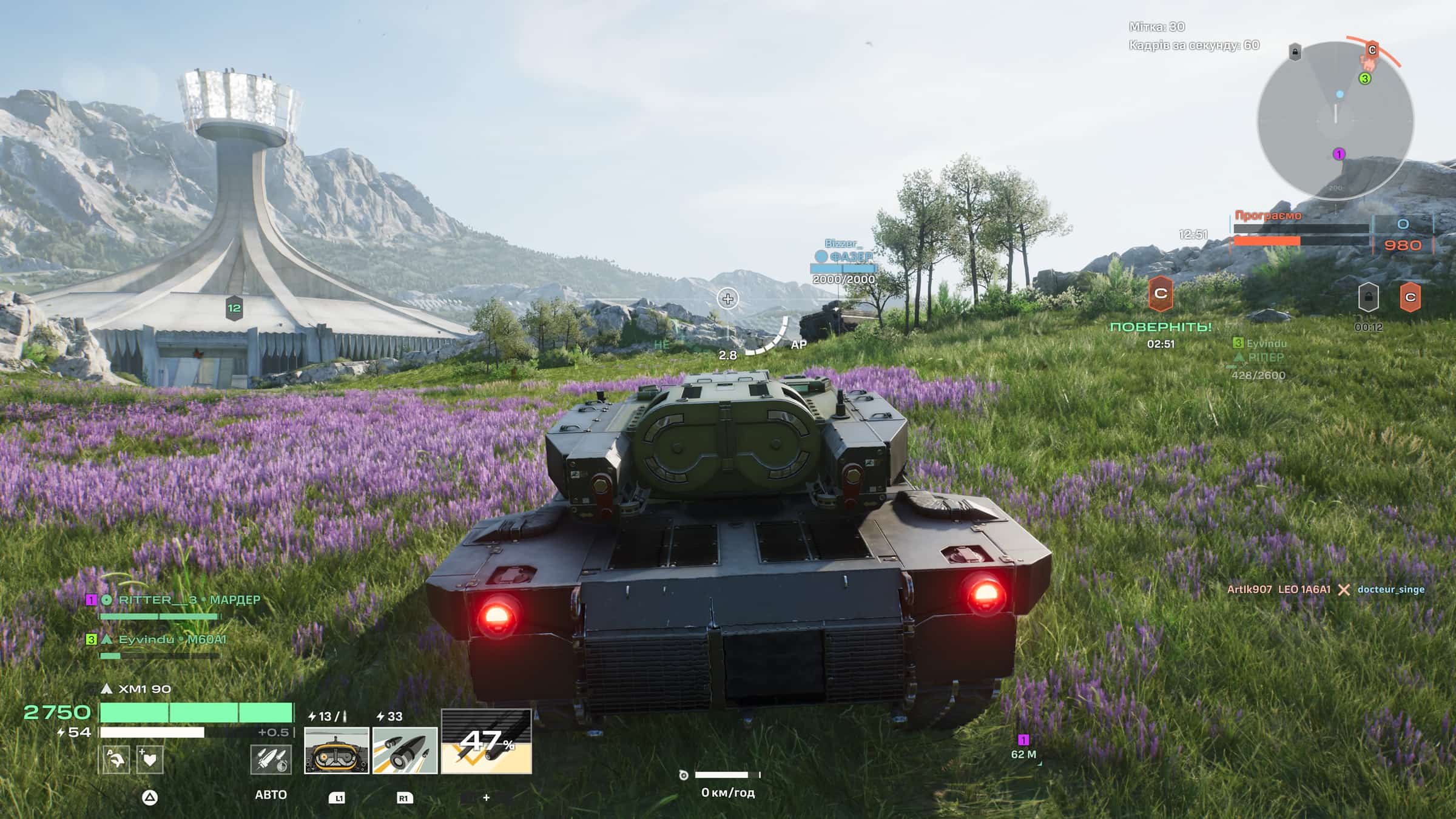This screenshot has width=1456, height=819.
Task: Click the C capture point marker on the minimap
Action: (1372, 50)
